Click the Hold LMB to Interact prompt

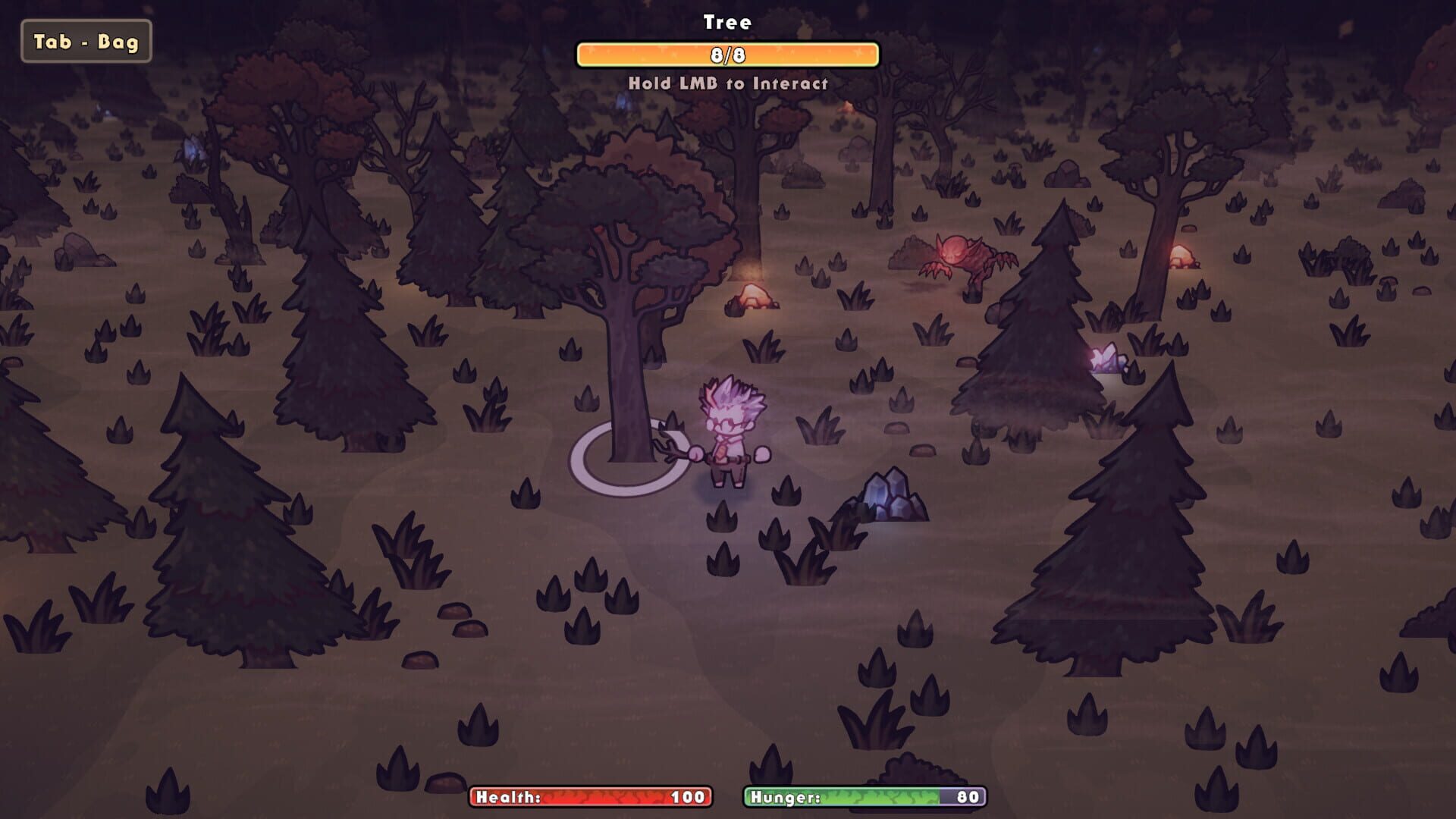pyautogui.click(x=728, y=83)
